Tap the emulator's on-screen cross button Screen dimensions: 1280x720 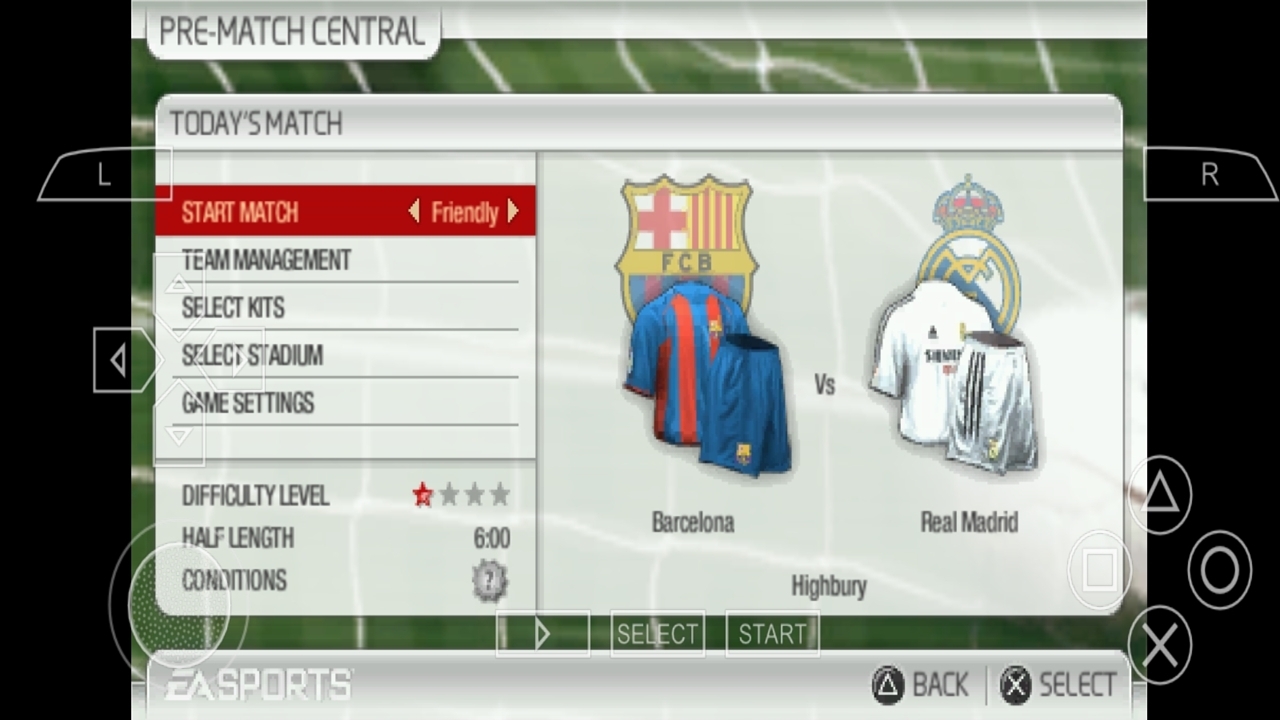tap(1160, 646)
